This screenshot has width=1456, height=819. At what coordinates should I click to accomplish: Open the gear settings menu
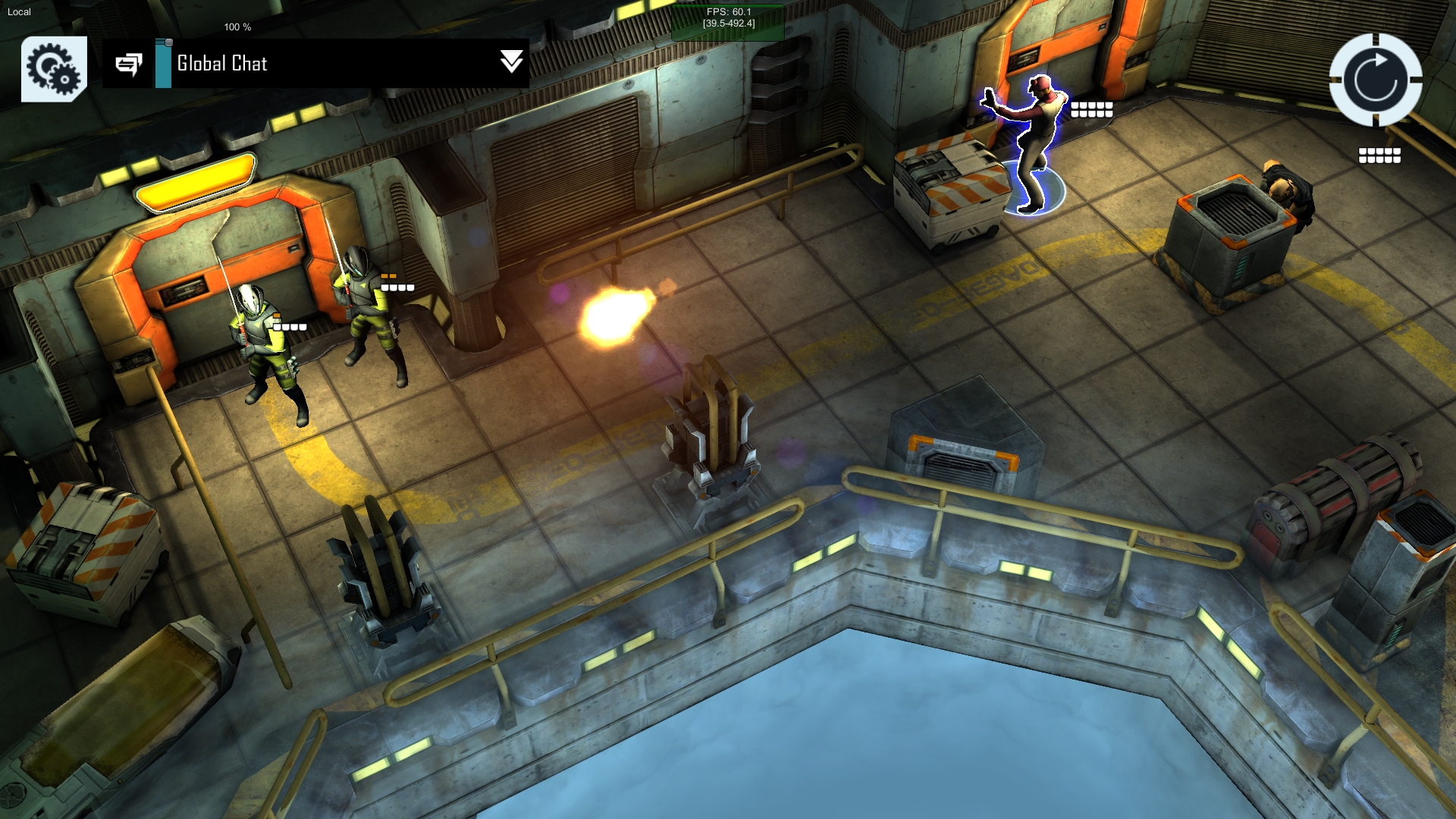54,68
